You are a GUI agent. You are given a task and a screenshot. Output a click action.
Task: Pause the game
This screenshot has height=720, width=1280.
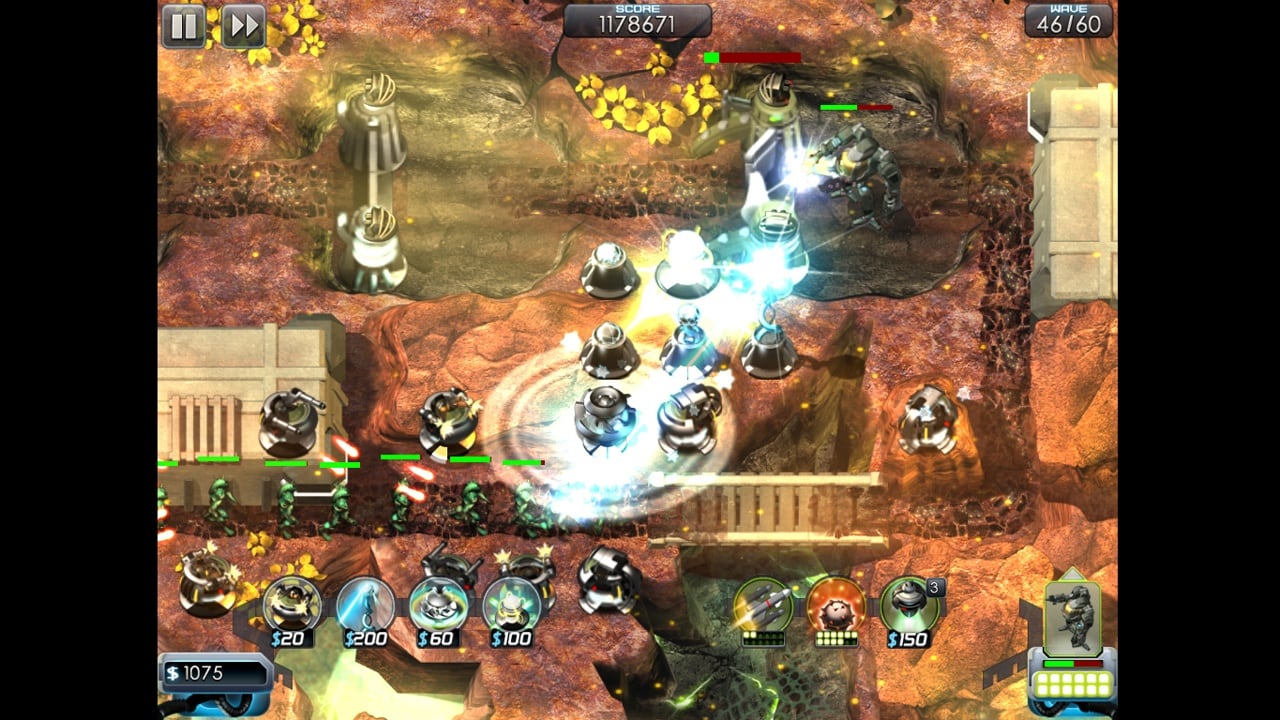point(184,26)
